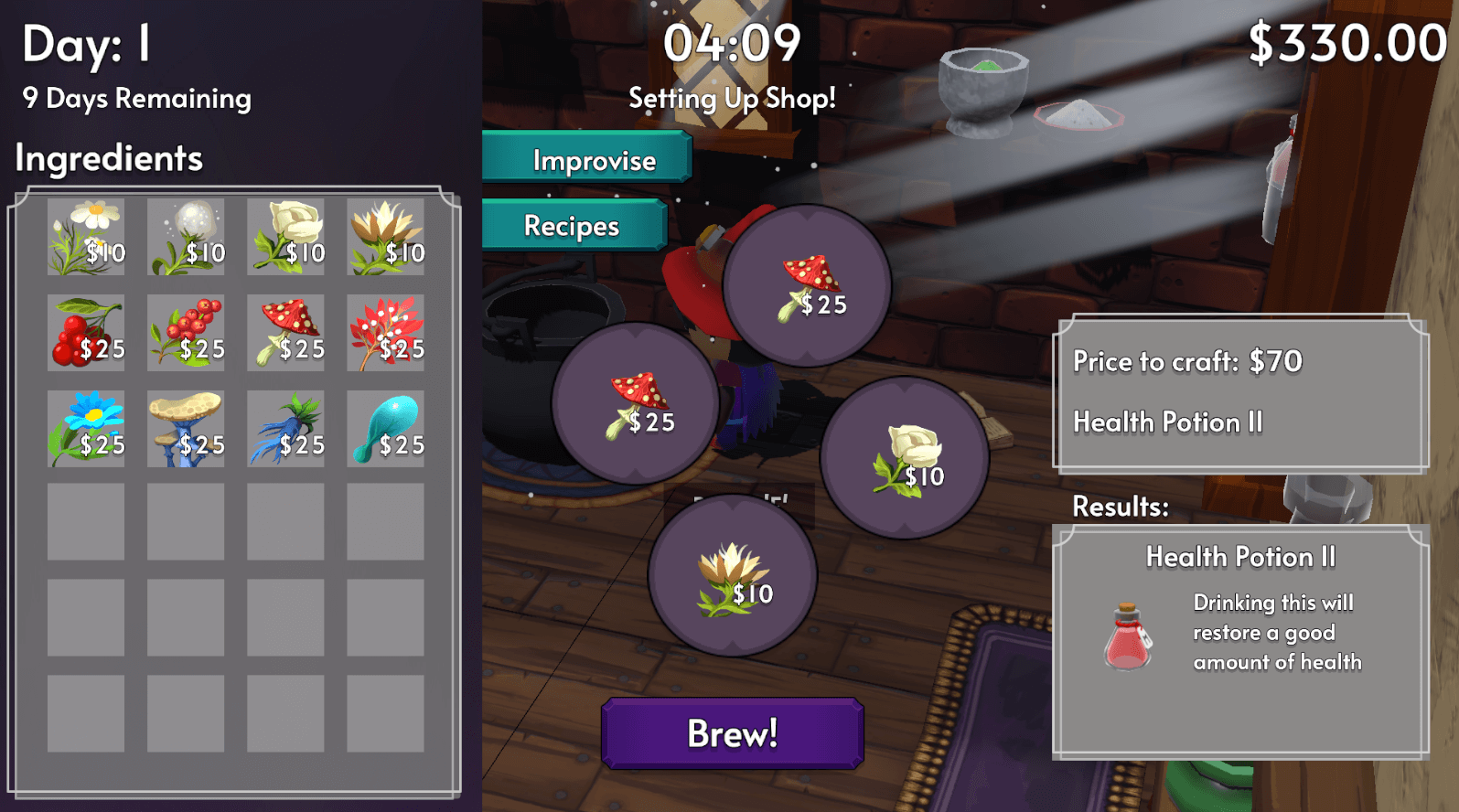Pick the white dandelion puffball ingredient
Image resolution: width=1459 pixels, height=812 pixels.
click(x=186, y=237)
